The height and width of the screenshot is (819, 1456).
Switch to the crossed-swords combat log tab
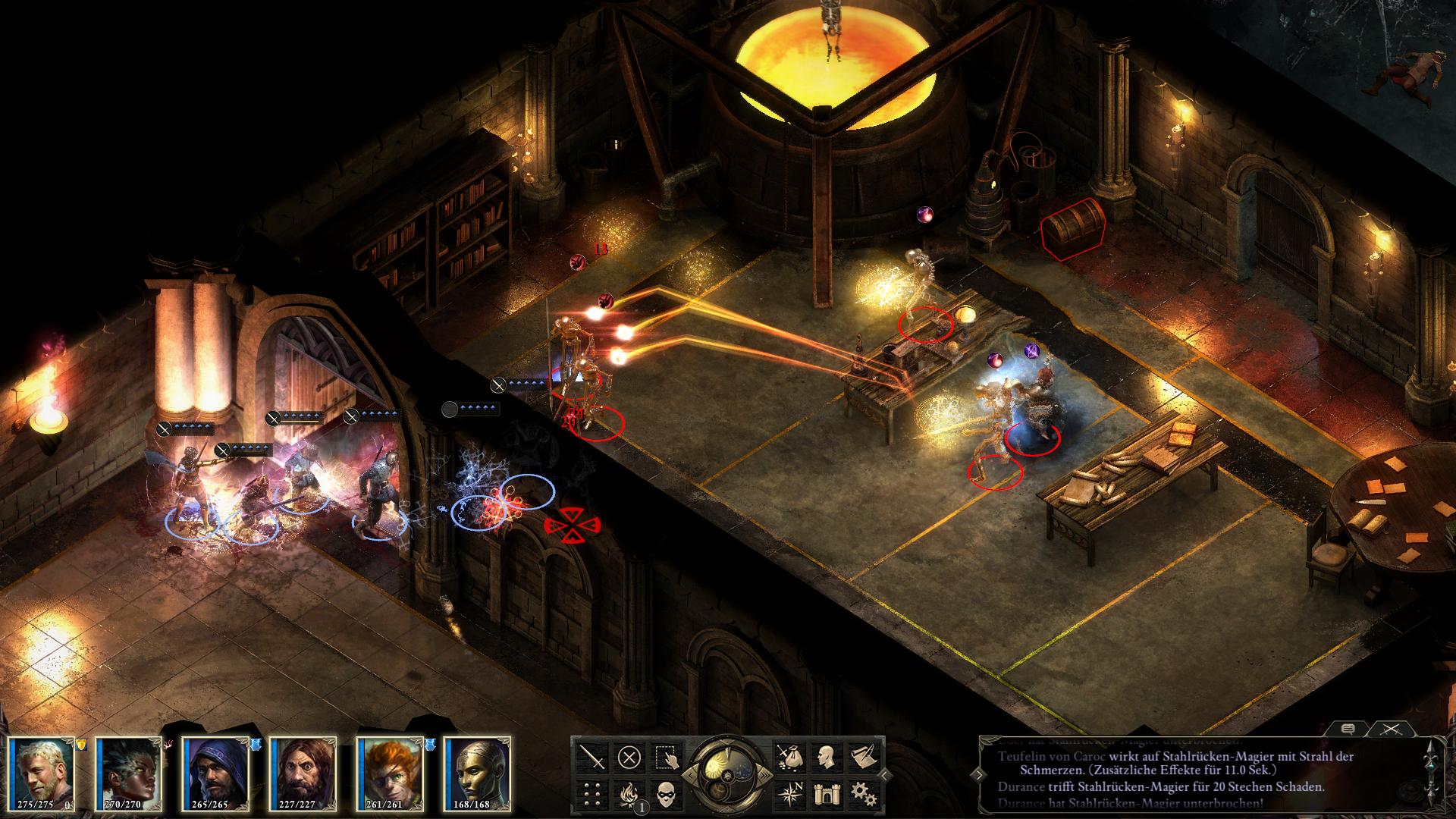point(1390,729)
